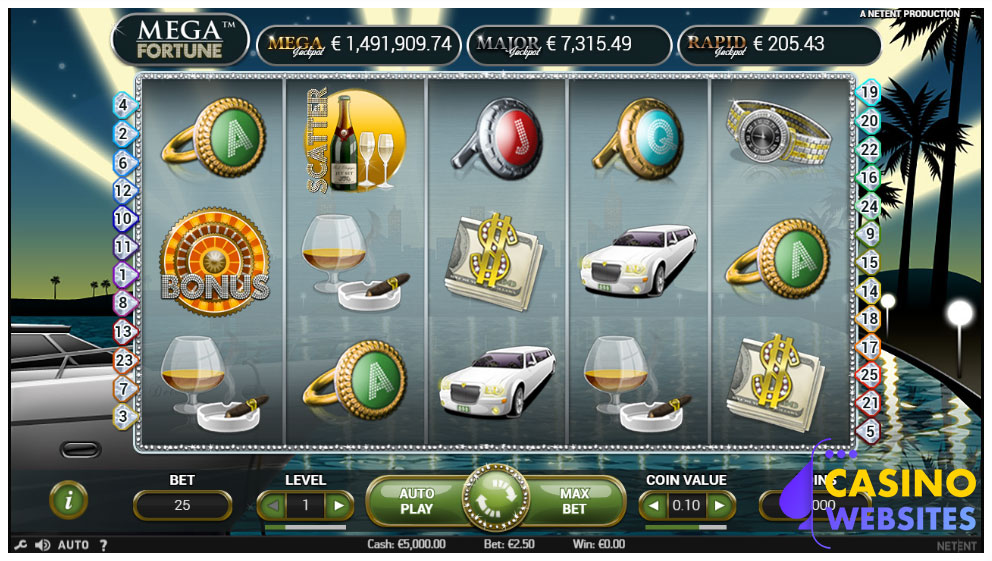Select bet line 4 marker
The height and width of the screenshot is (561, 992).
pos(124,104)
